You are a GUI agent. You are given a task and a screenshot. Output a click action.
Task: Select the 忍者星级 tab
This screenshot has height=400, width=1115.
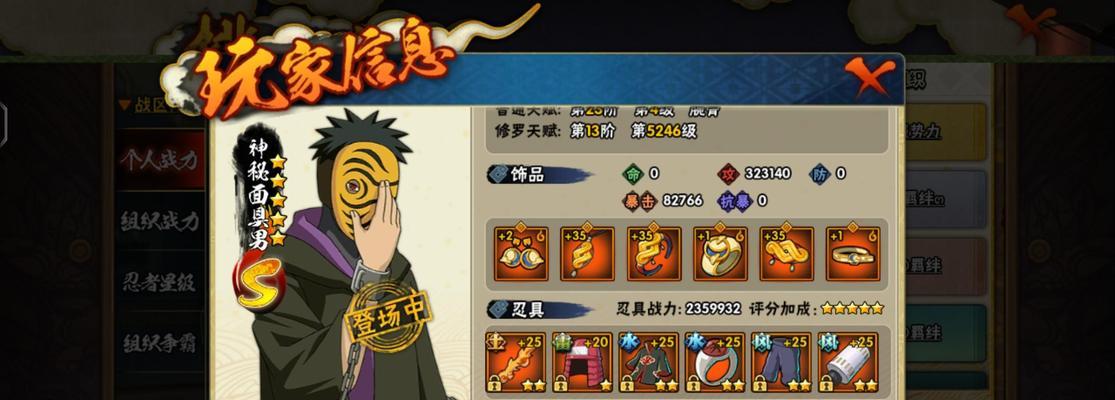coord(159,282)
